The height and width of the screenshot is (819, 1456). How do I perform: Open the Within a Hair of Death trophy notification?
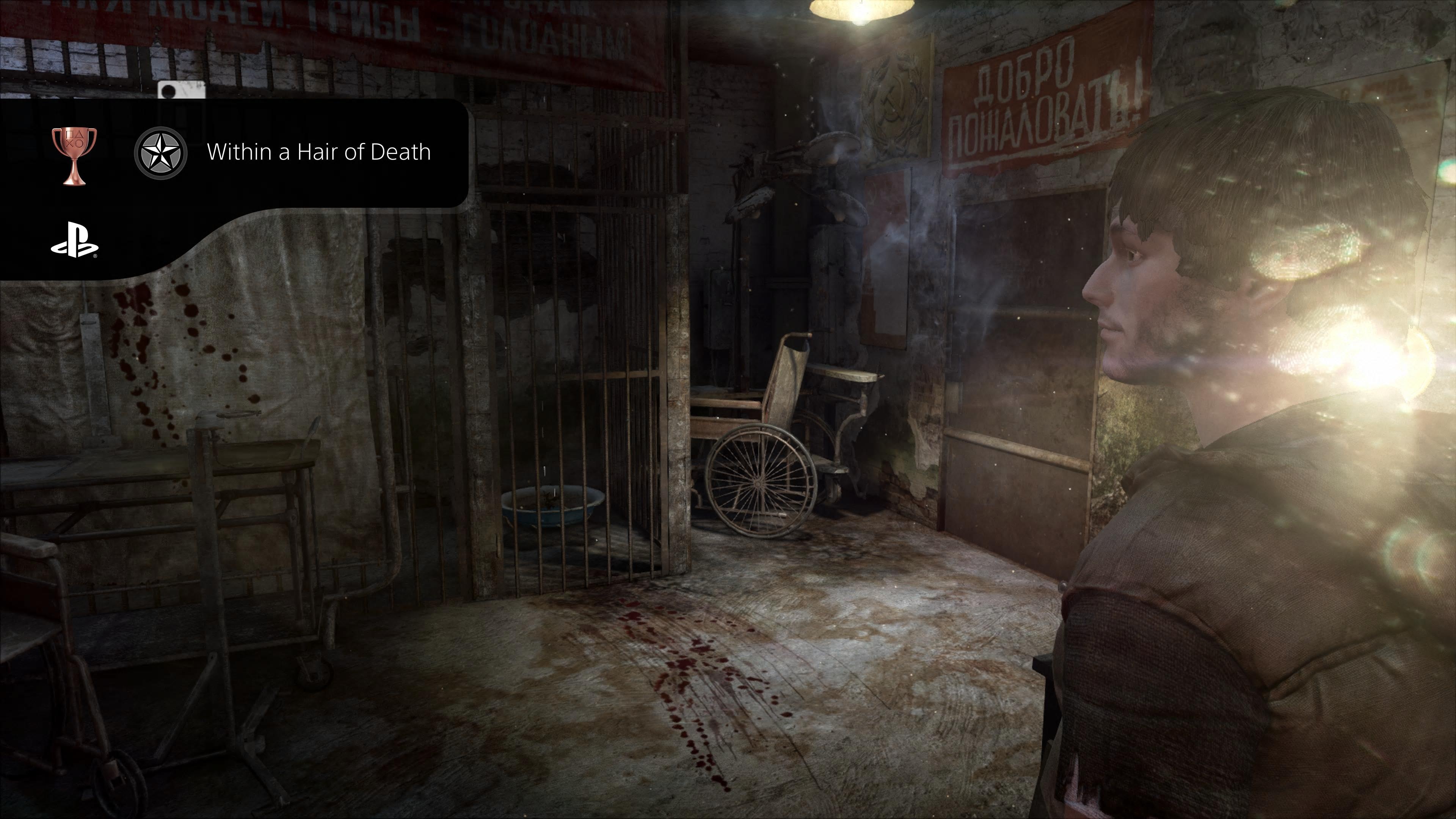[x=318, y=152]
